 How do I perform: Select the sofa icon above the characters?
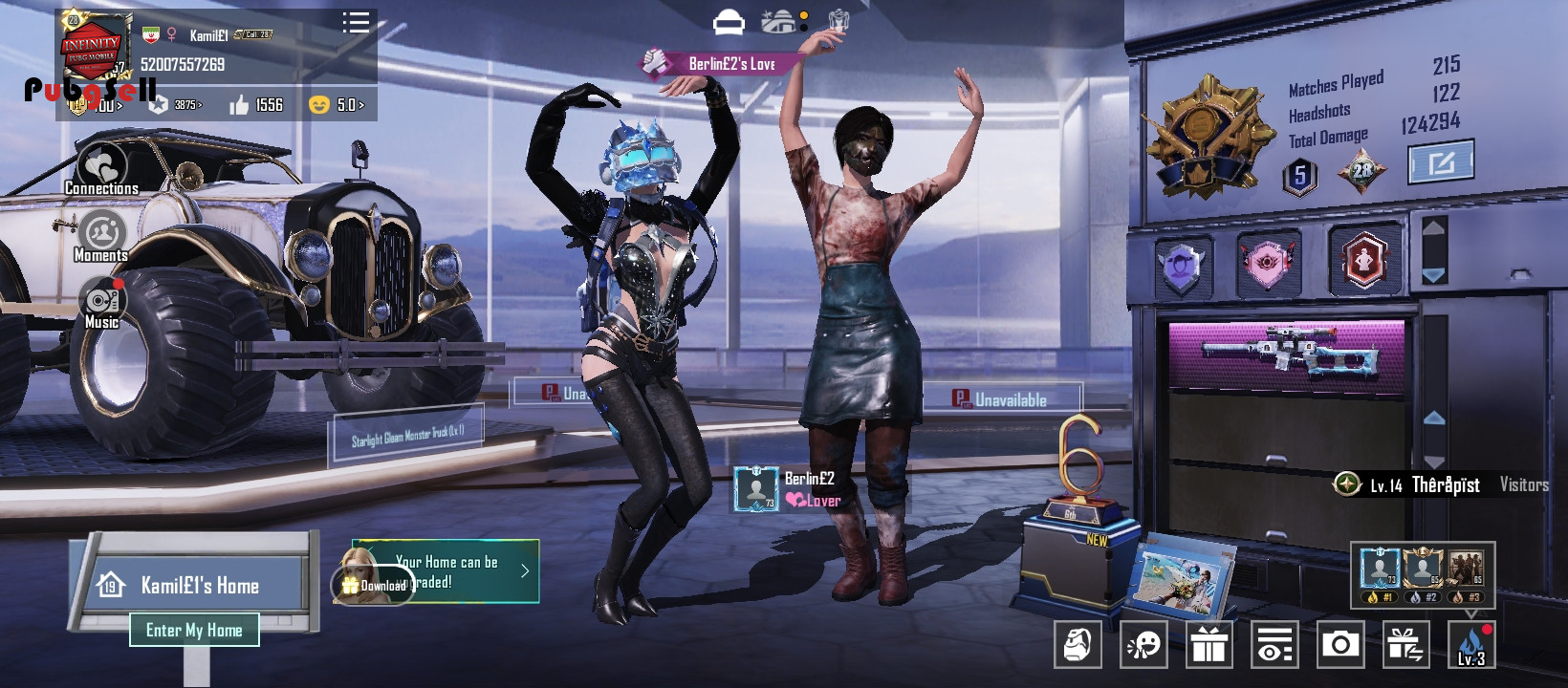pos(729,22)
